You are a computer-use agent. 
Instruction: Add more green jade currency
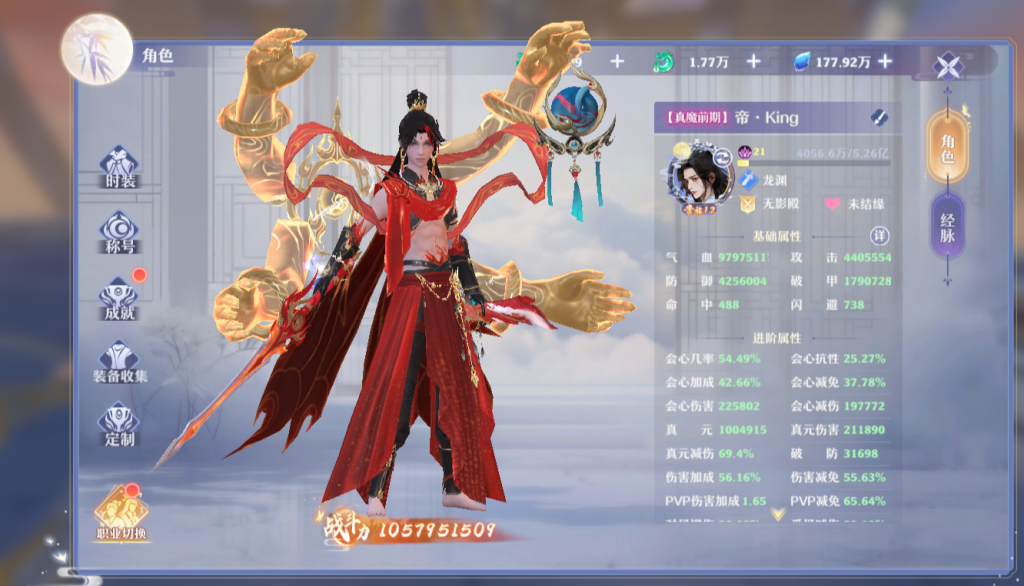point(753,62)
